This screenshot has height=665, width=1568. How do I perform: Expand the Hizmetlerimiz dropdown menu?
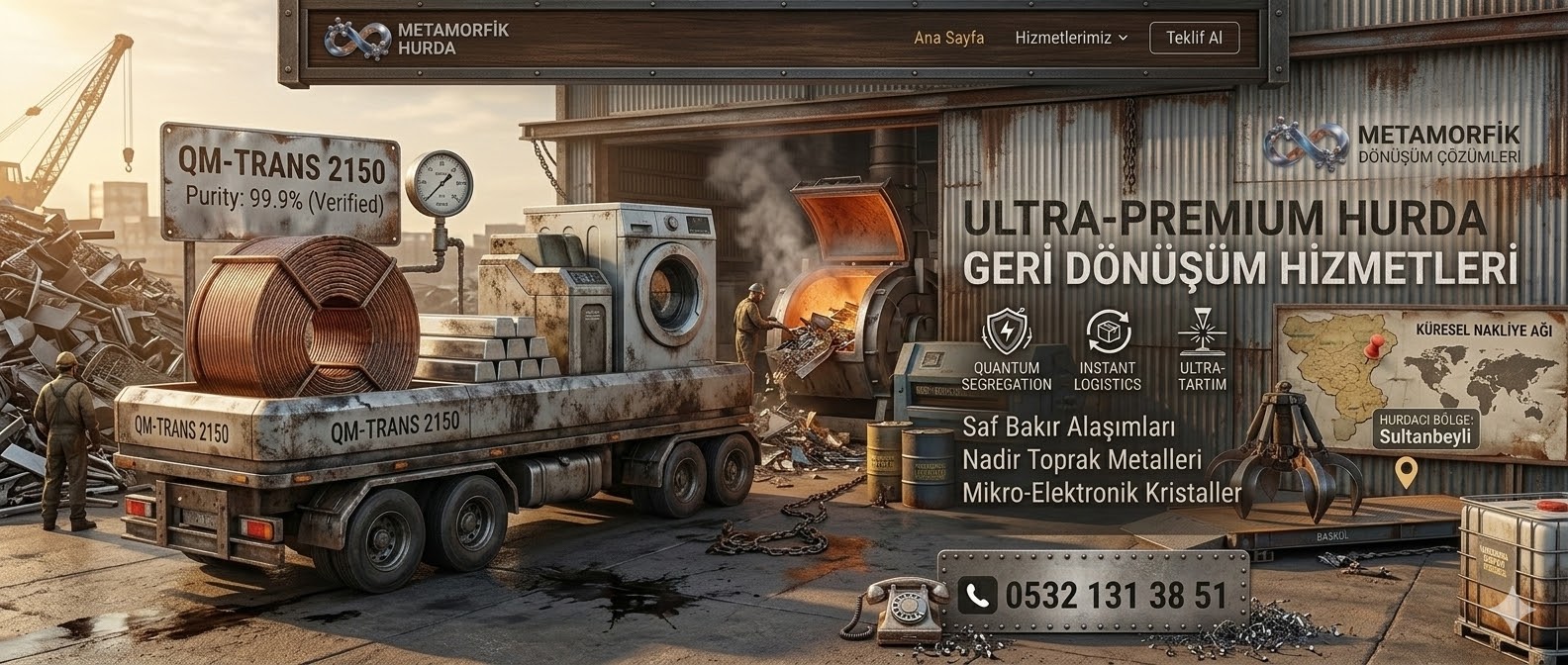tap(1071, 39)
